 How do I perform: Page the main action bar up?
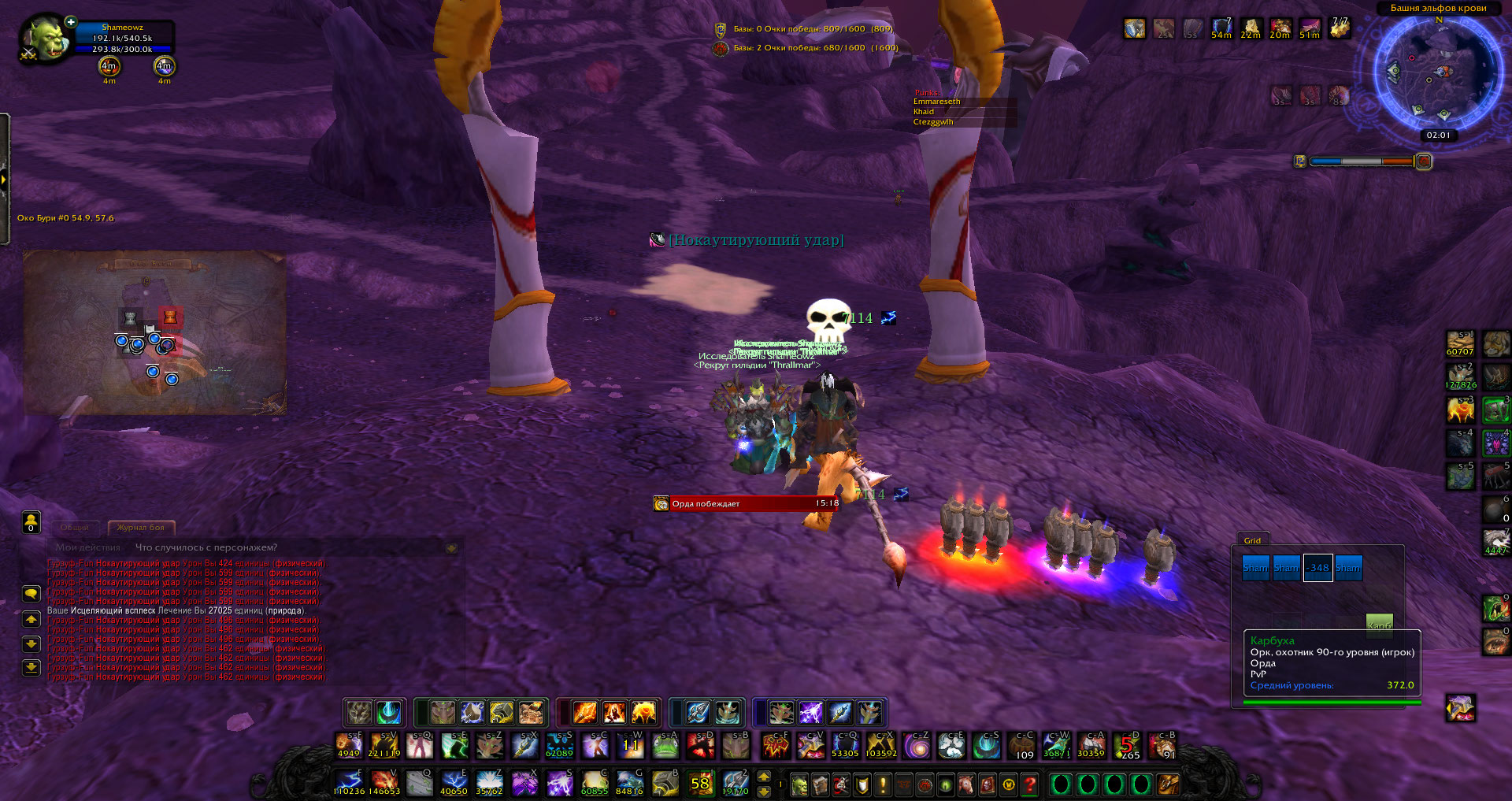(763, 777)
